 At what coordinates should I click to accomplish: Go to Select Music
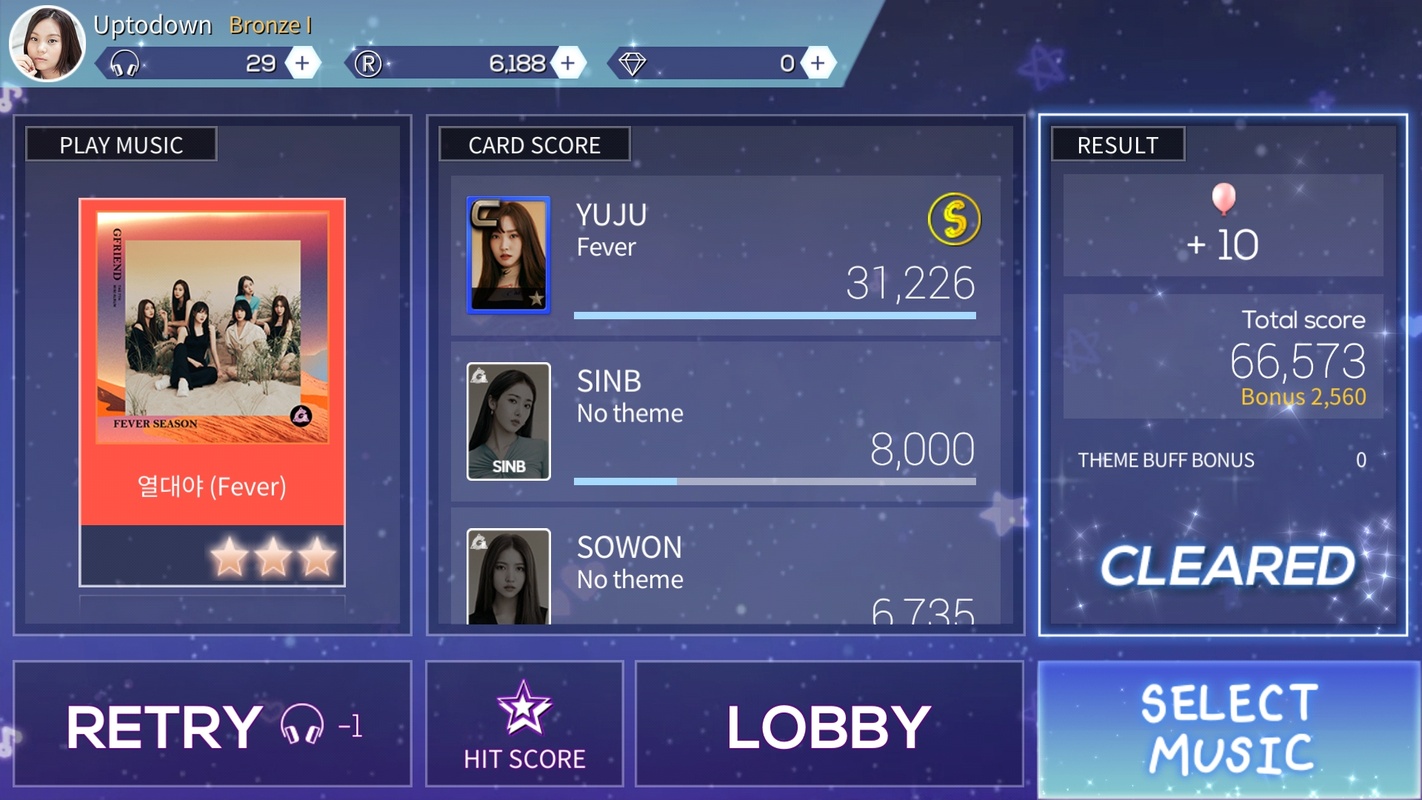point(1229,730)
